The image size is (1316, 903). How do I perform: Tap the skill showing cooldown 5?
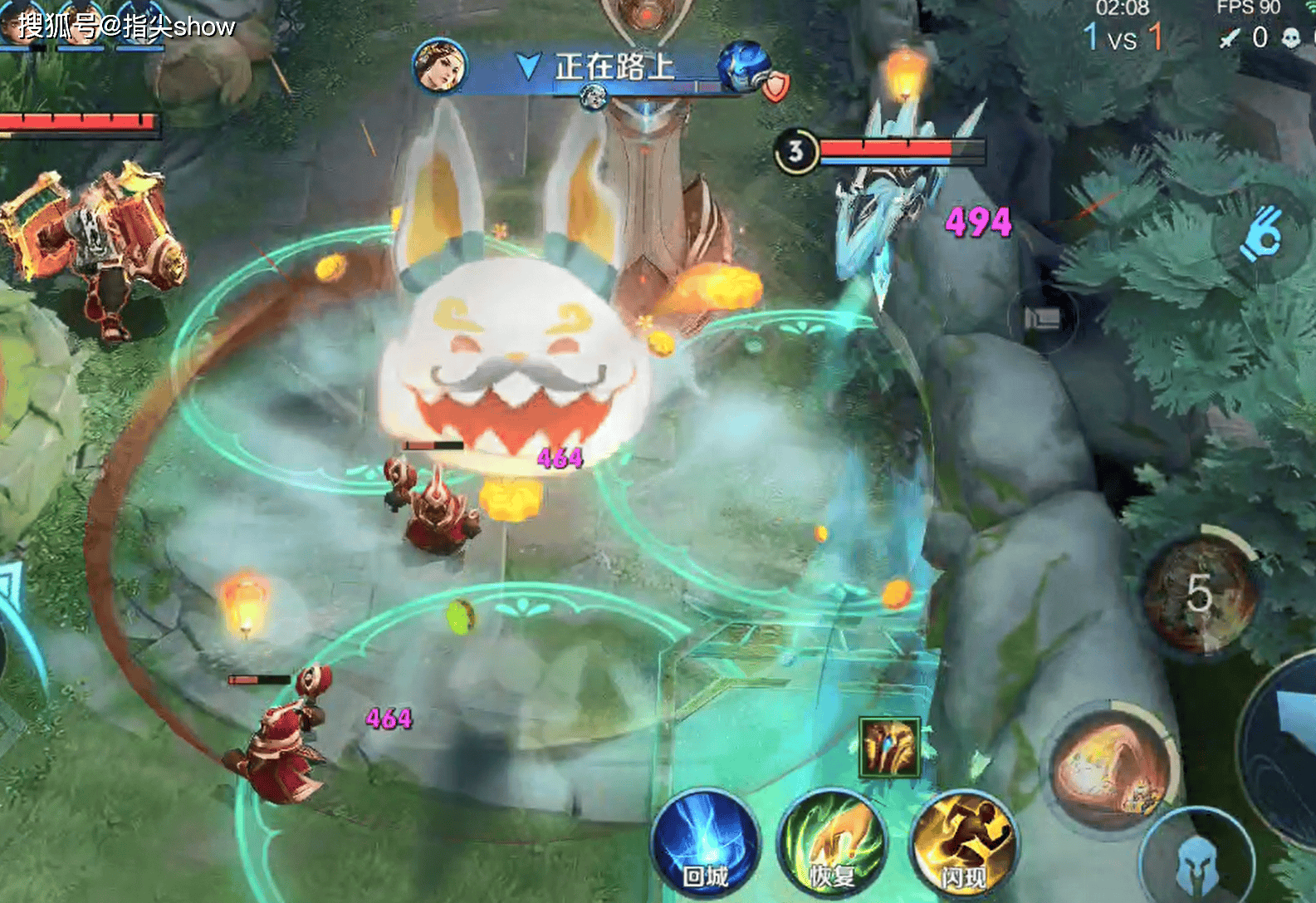1199,592
